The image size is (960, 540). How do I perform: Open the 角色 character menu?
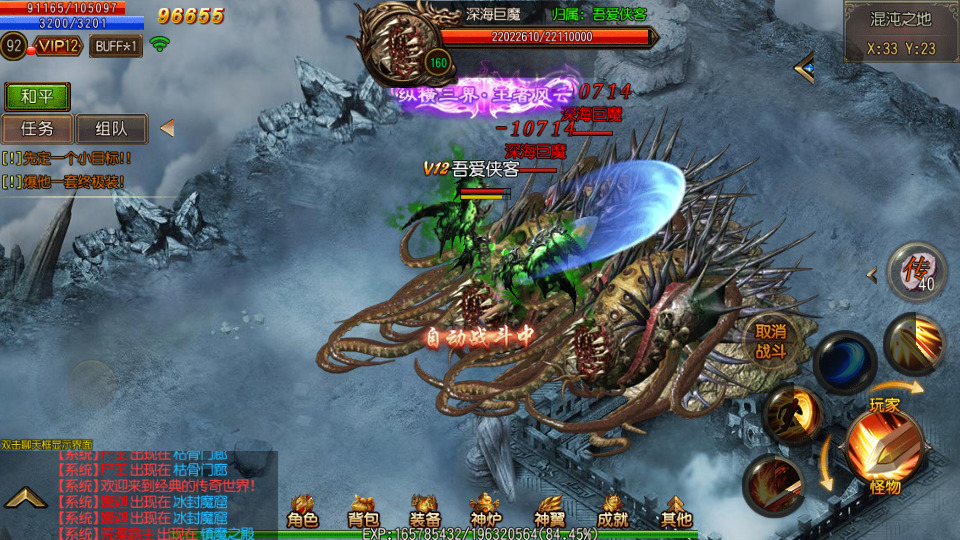tap(302, 510)
